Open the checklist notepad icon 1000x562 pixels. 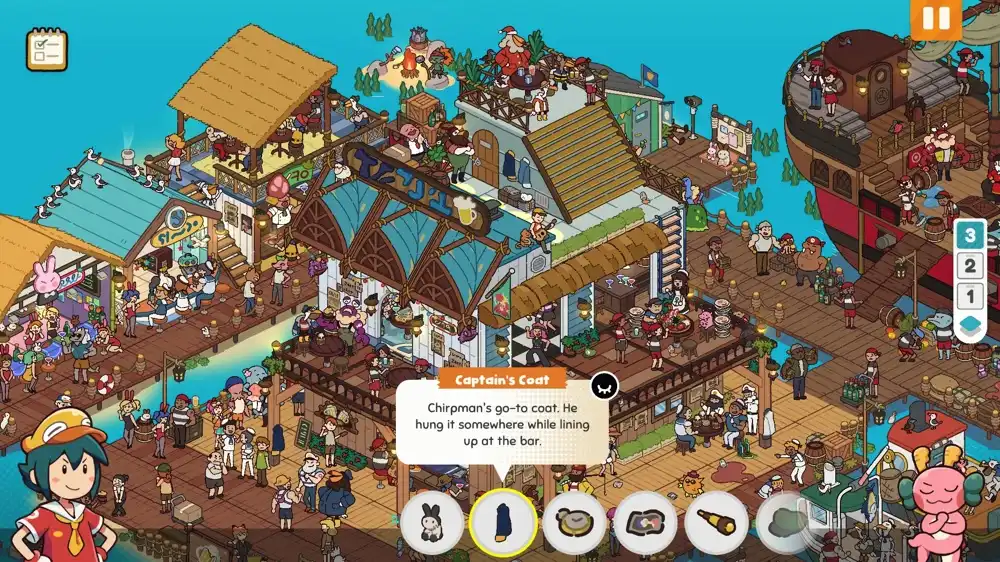[x=46, y=49]
